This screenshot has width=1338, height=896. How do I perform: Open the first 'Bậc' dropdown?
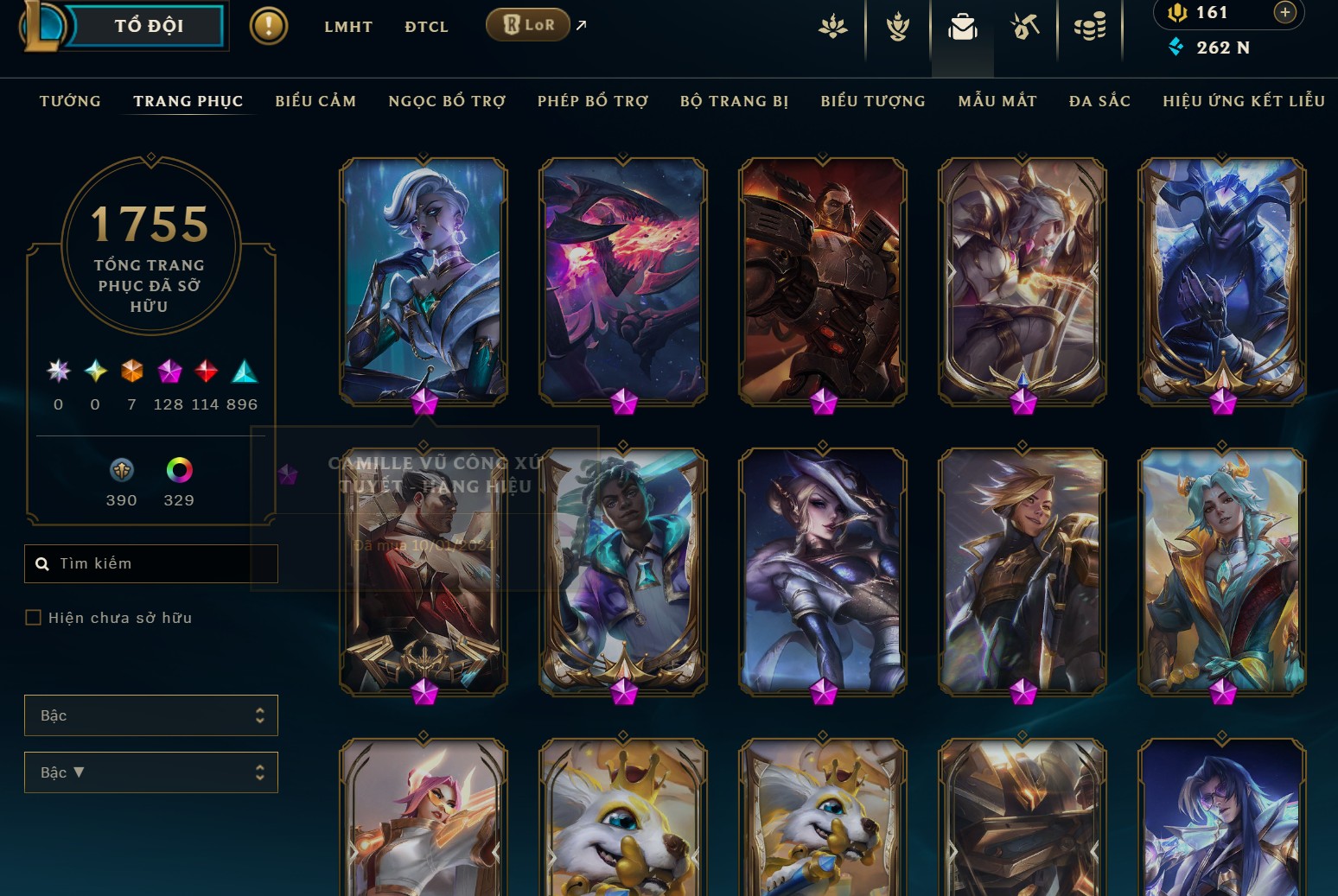pyautogui.click(x=151, y=715)
